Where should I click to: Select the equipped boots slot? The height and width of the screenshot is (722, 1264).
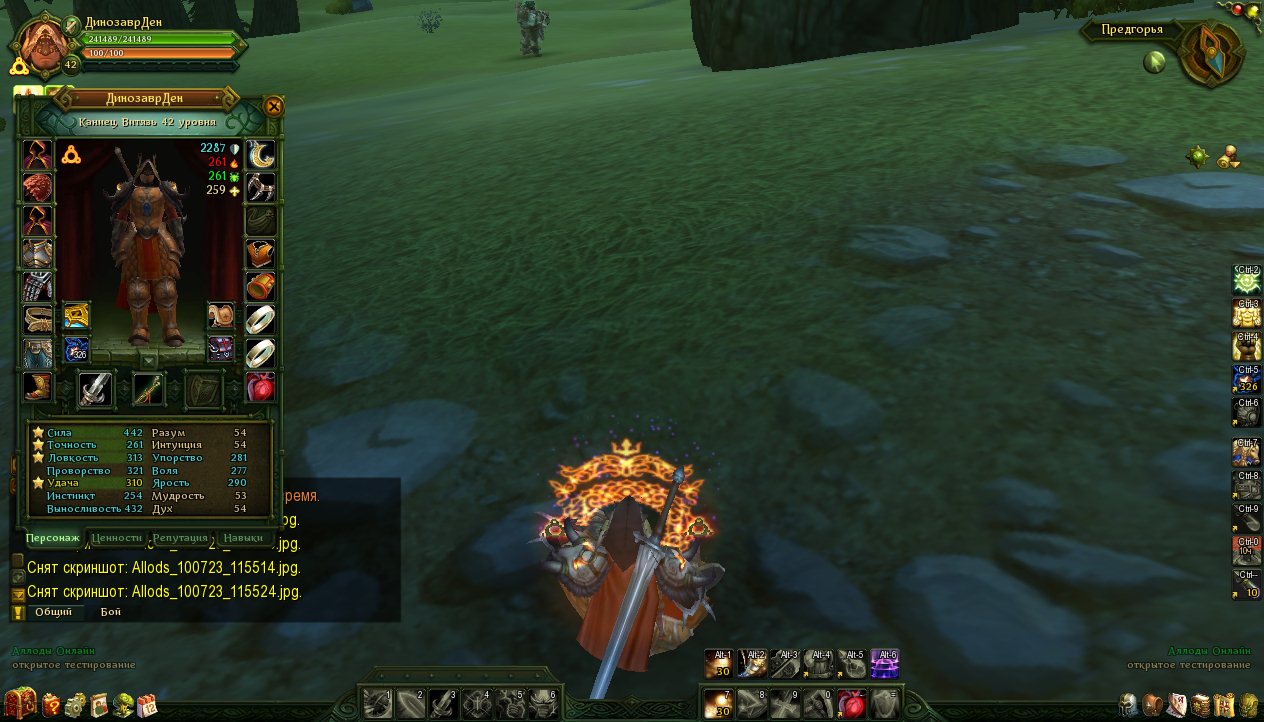tap(37, 387)
